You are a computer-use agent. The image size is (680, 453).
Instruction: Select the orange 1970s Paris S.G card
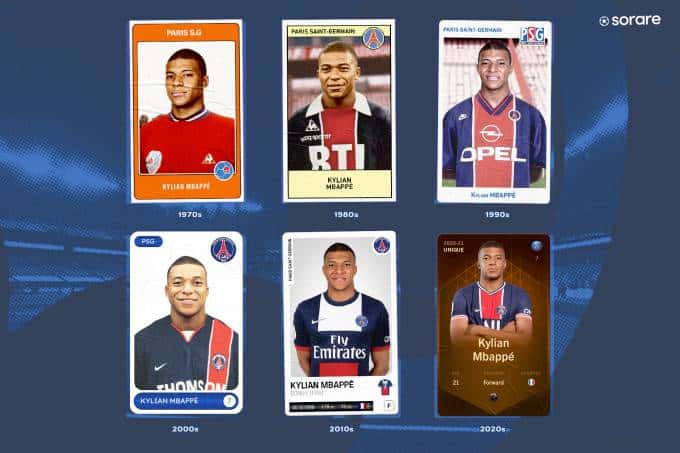point(186,111)
